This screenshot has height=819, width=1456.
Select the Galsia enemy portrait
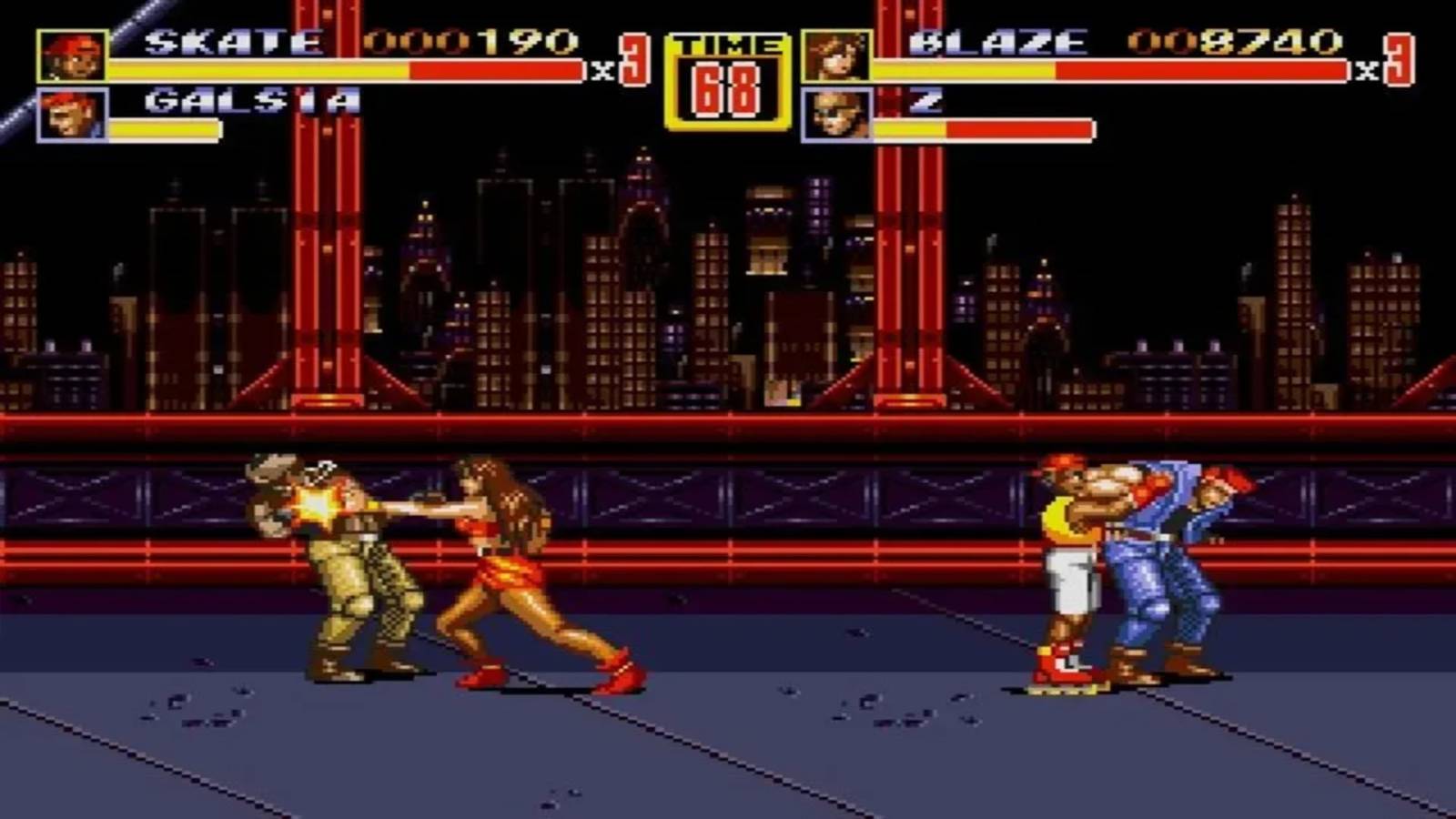(72, 116)
